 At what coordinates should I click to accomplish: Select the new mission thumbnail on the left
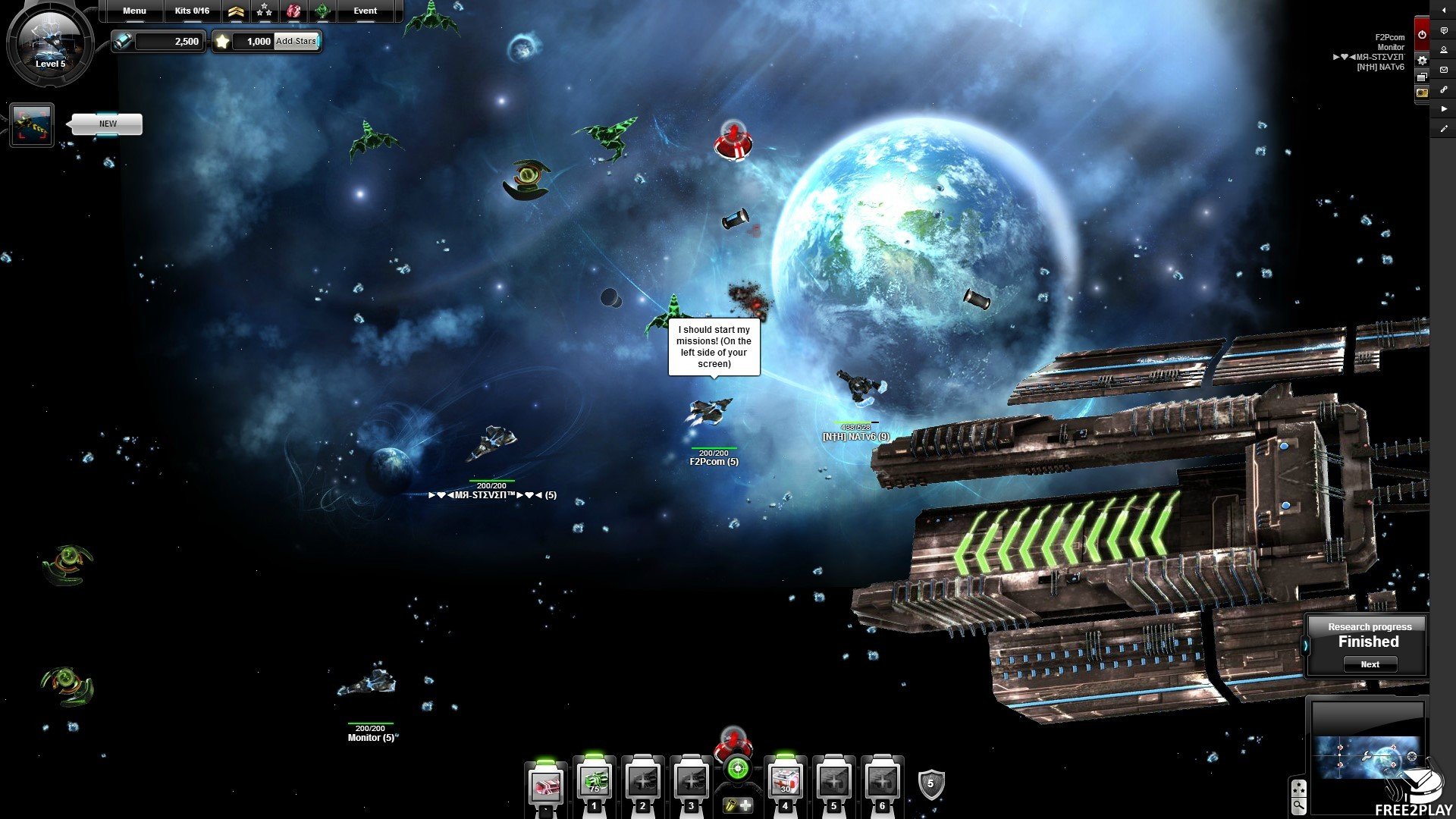tap(32, 124)
